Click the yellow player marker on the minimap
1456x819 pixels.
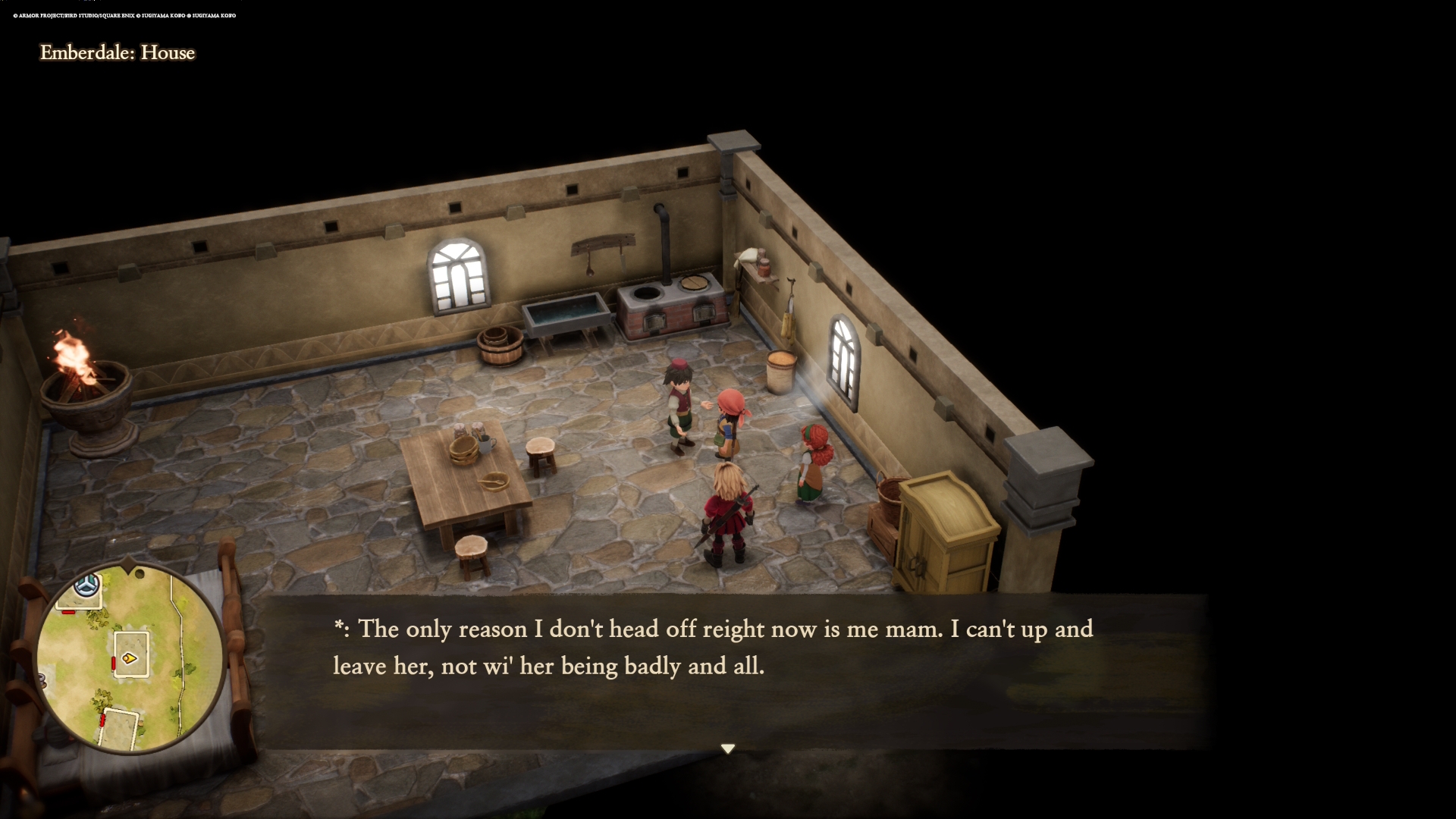pyautogui.click(x=130, y=657)
